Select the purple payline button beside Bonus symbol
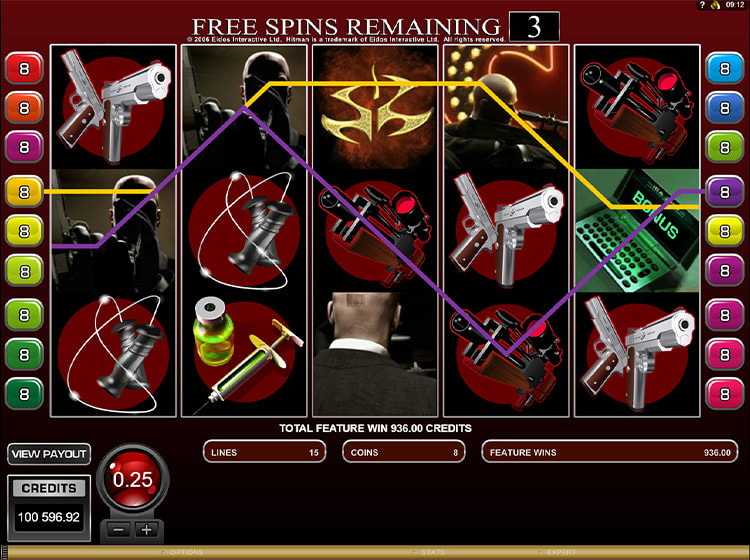Screen dimensions: 750x560 coord(725,191)
